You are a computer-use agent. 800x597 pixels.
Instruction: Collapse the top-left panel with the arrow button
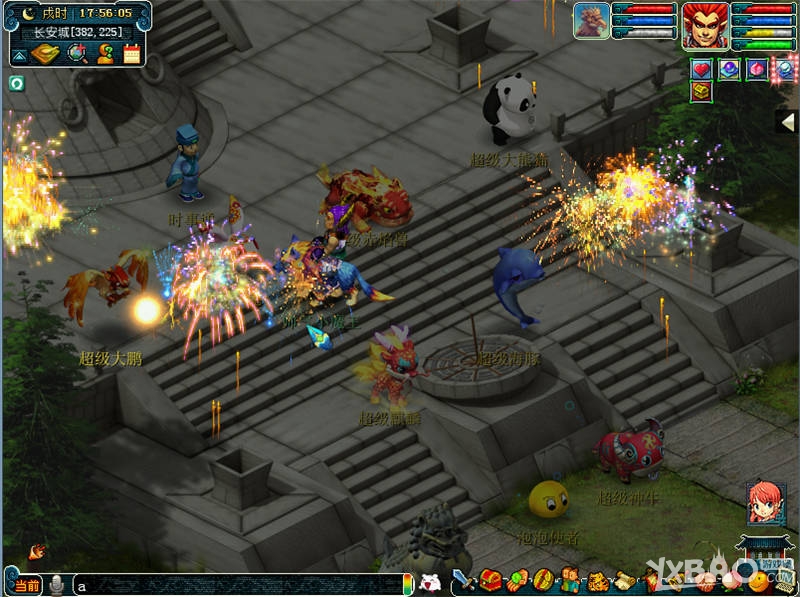tap(19, 55)
